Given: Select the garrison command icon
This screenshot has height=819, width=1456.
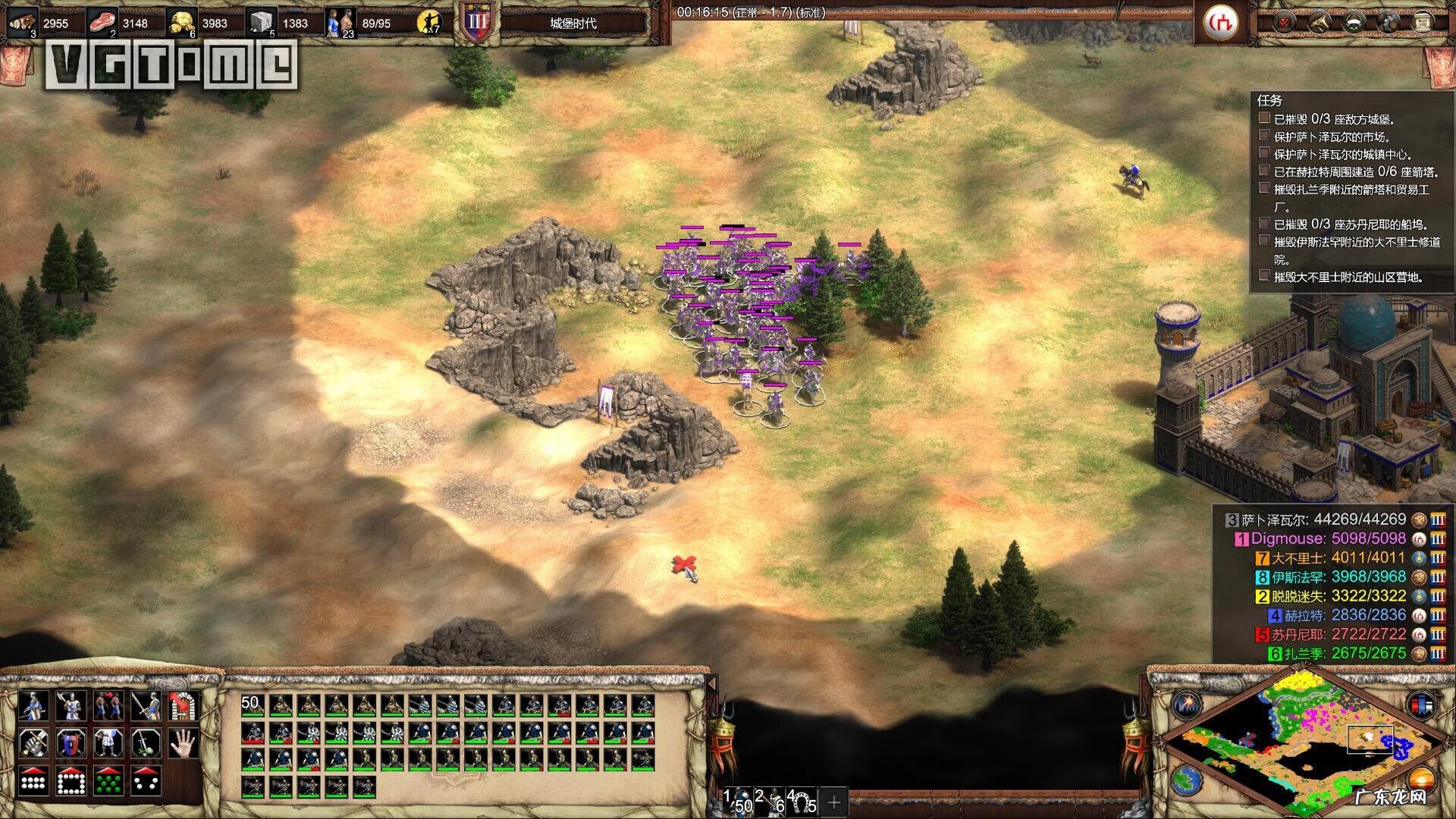Looking at the screenshot, I should (182, 706).
